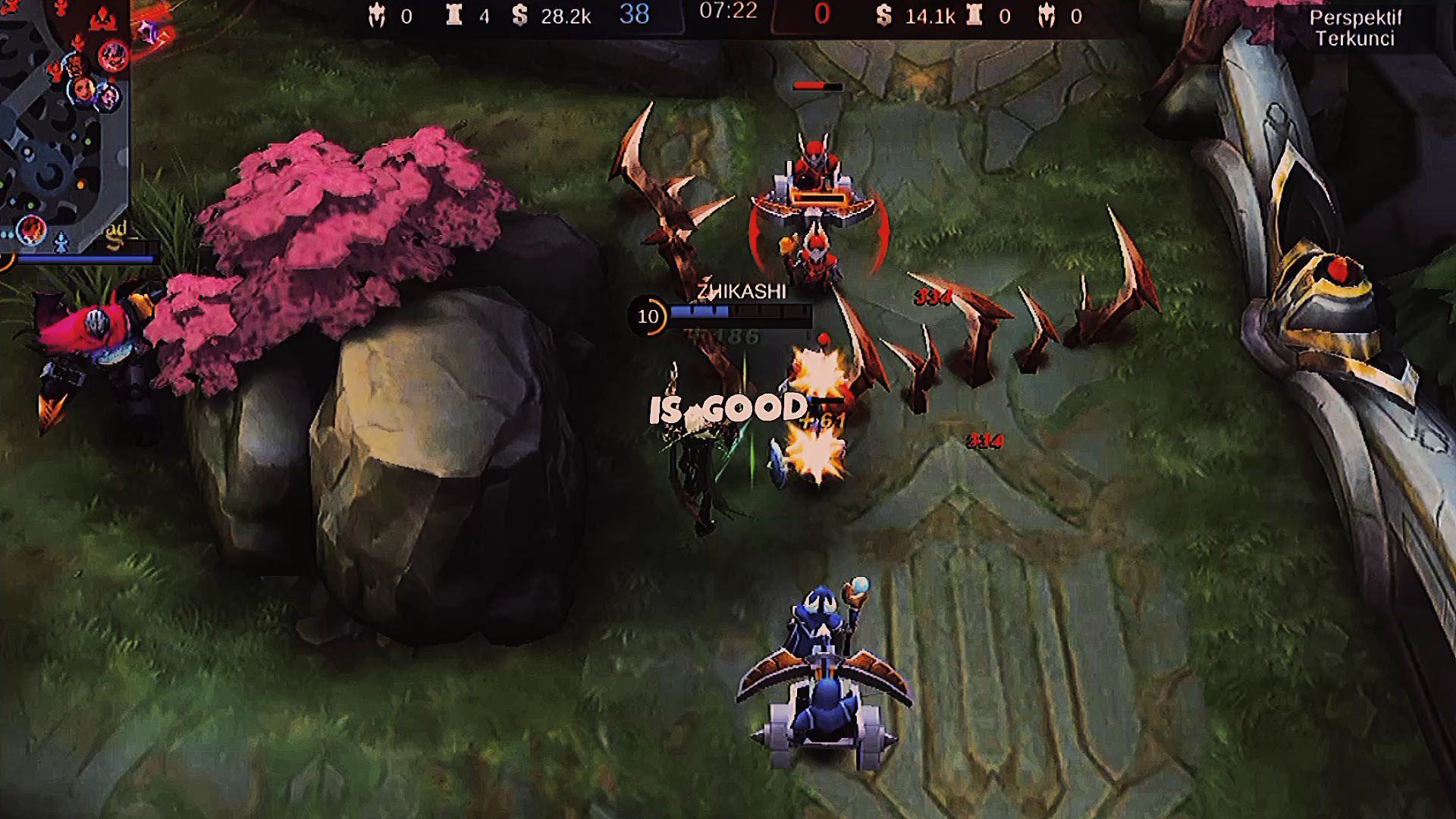
Task: Toggle the Perspektif Terkunci camera lock
Action: 1354,28
